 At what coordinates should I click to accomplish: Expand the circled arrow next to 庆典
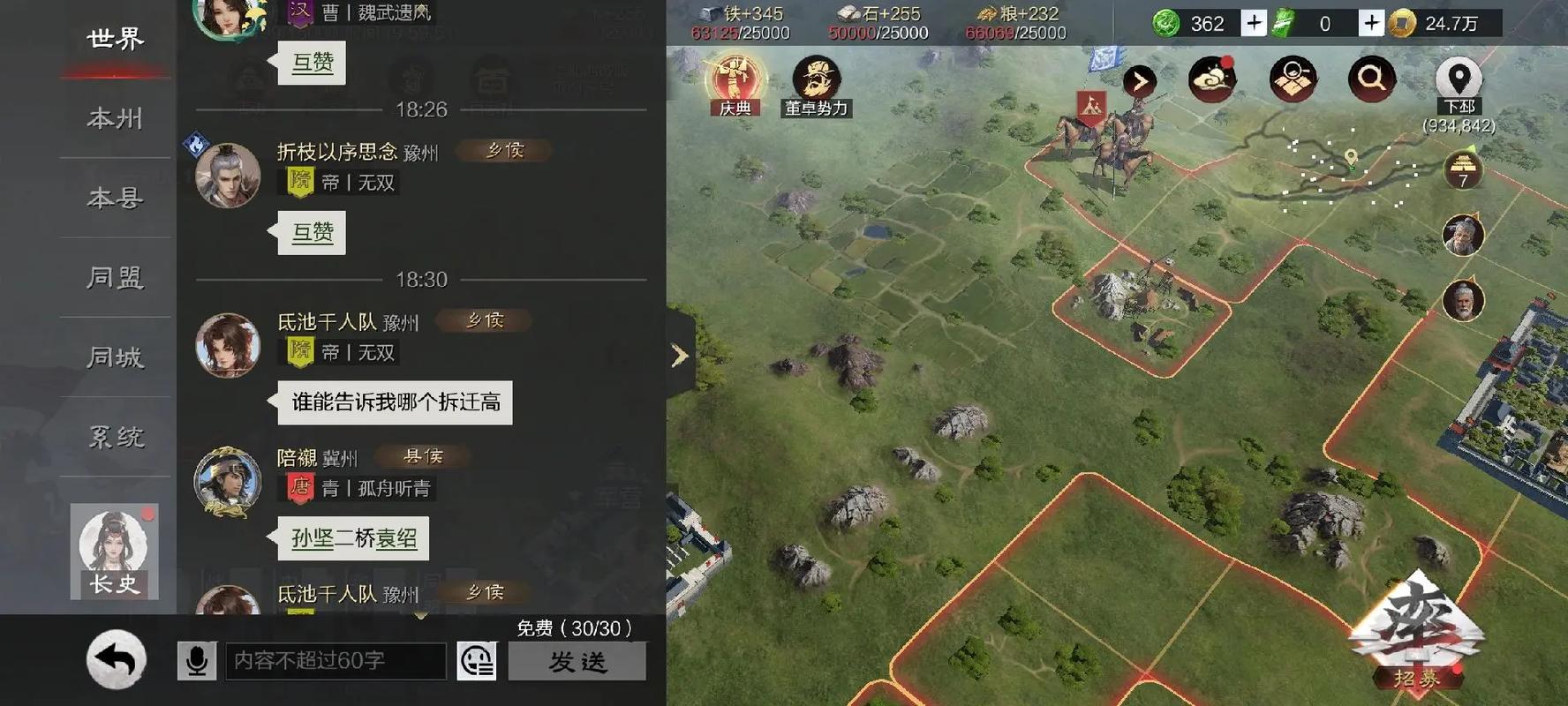point(1140,79)
